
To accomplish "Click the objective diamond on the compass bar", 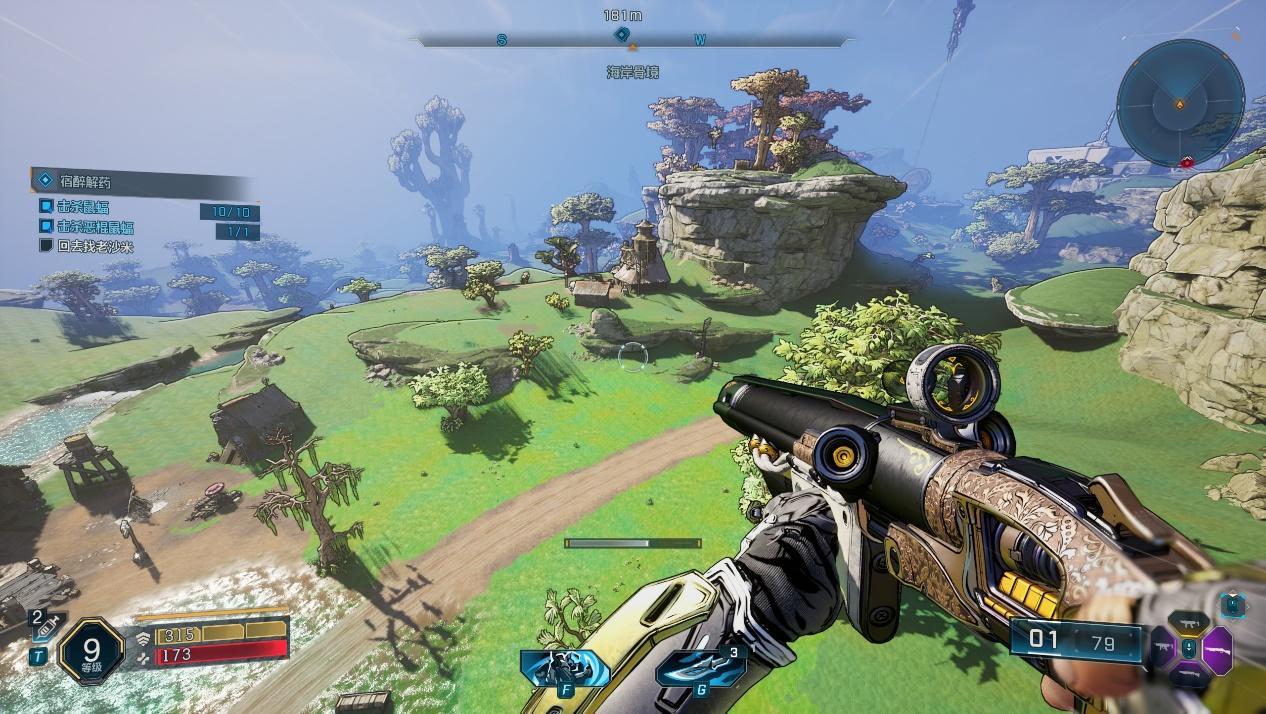I will pyautogui.click(x=621, y=36).
